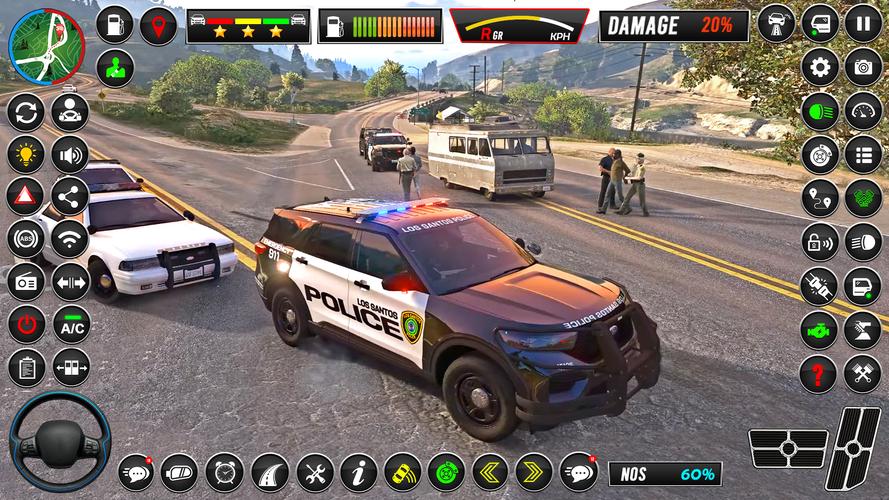Pause the game
The width and height of the screenshot is (889, 500).
(863, 22)
